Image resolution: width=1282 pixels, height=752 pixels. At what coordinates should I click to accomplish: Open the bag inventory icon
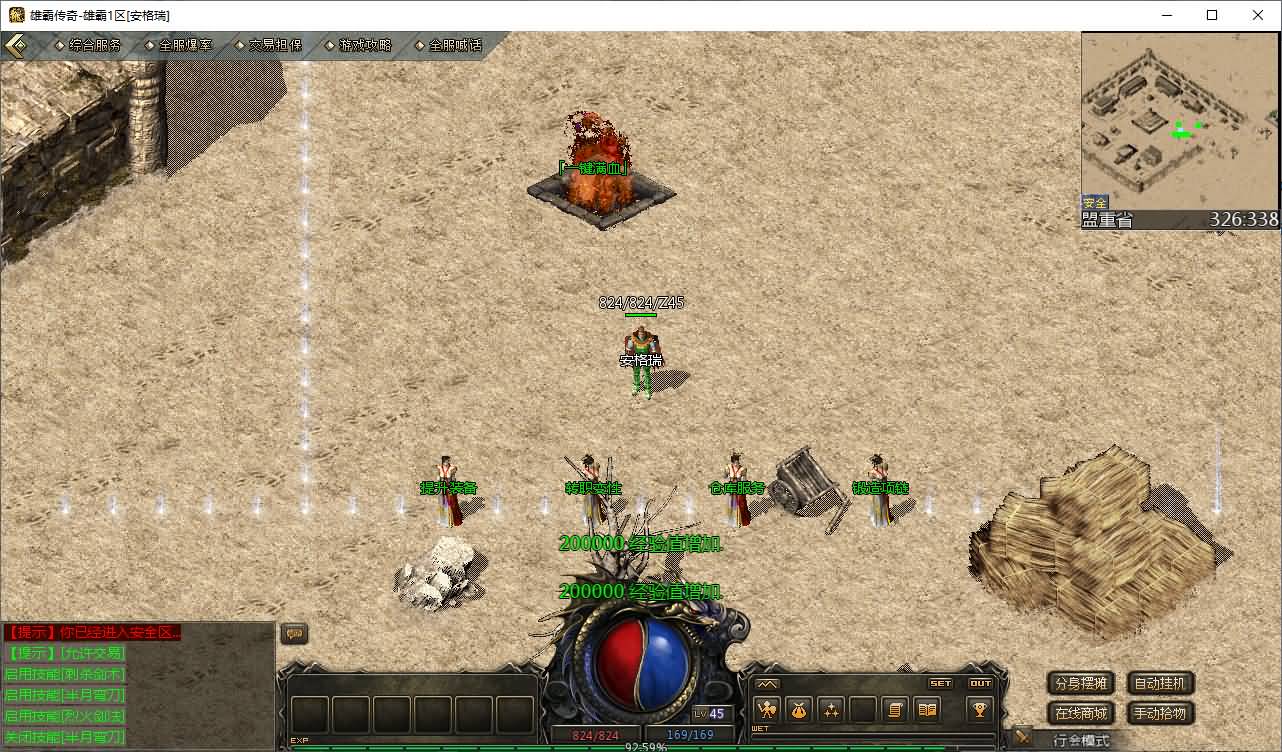click(x=799, y=710)
